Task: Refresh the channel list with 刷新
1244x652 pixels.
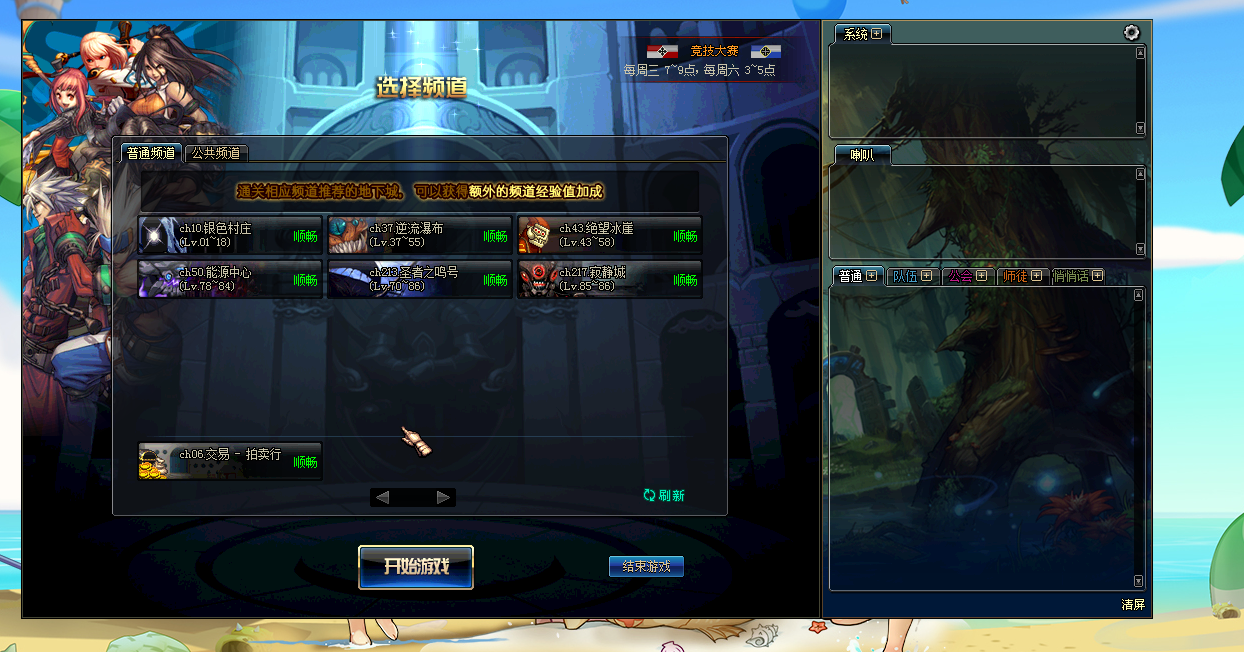Action: [664, 495]
